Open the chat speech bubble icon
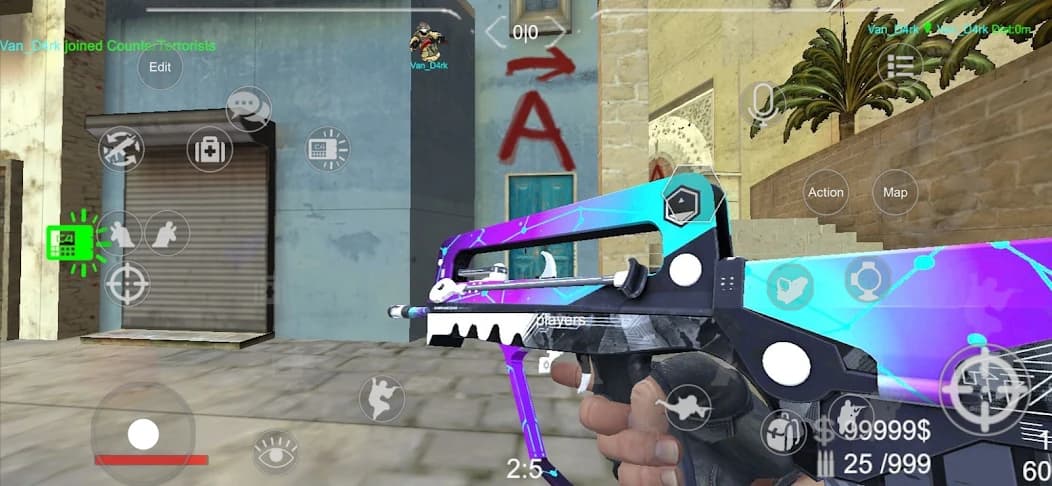 [248, 109]
